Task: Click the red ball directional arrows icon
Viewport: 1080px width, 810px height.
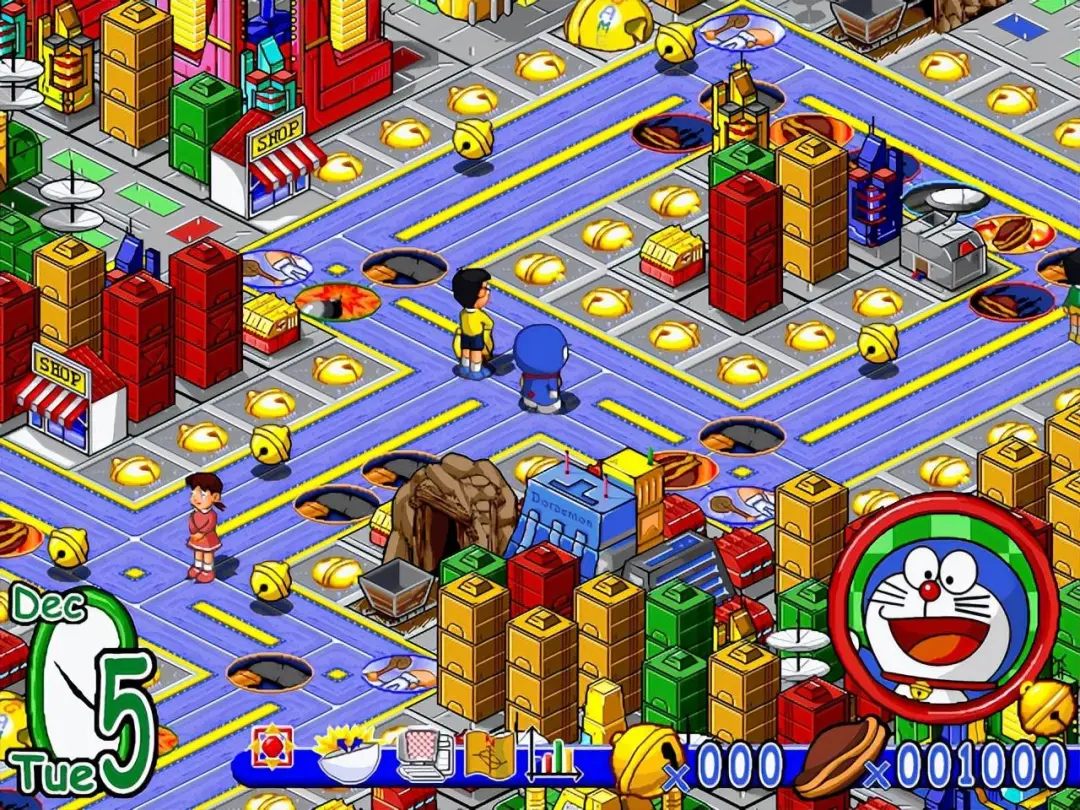Action: (x=272, y=748)
